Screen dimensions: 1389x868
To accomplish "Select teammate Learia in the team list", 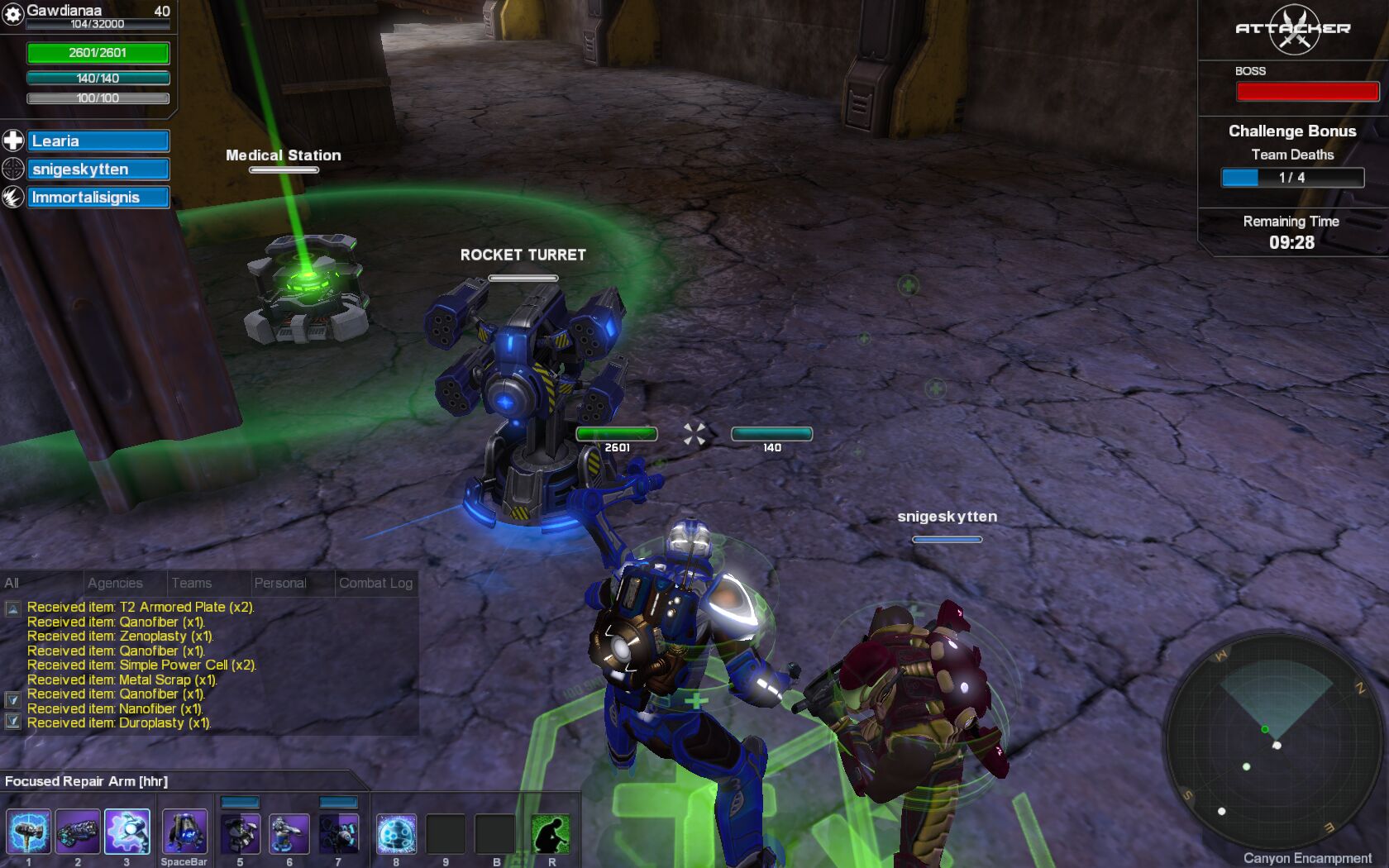I will click(x=98, y=141).
